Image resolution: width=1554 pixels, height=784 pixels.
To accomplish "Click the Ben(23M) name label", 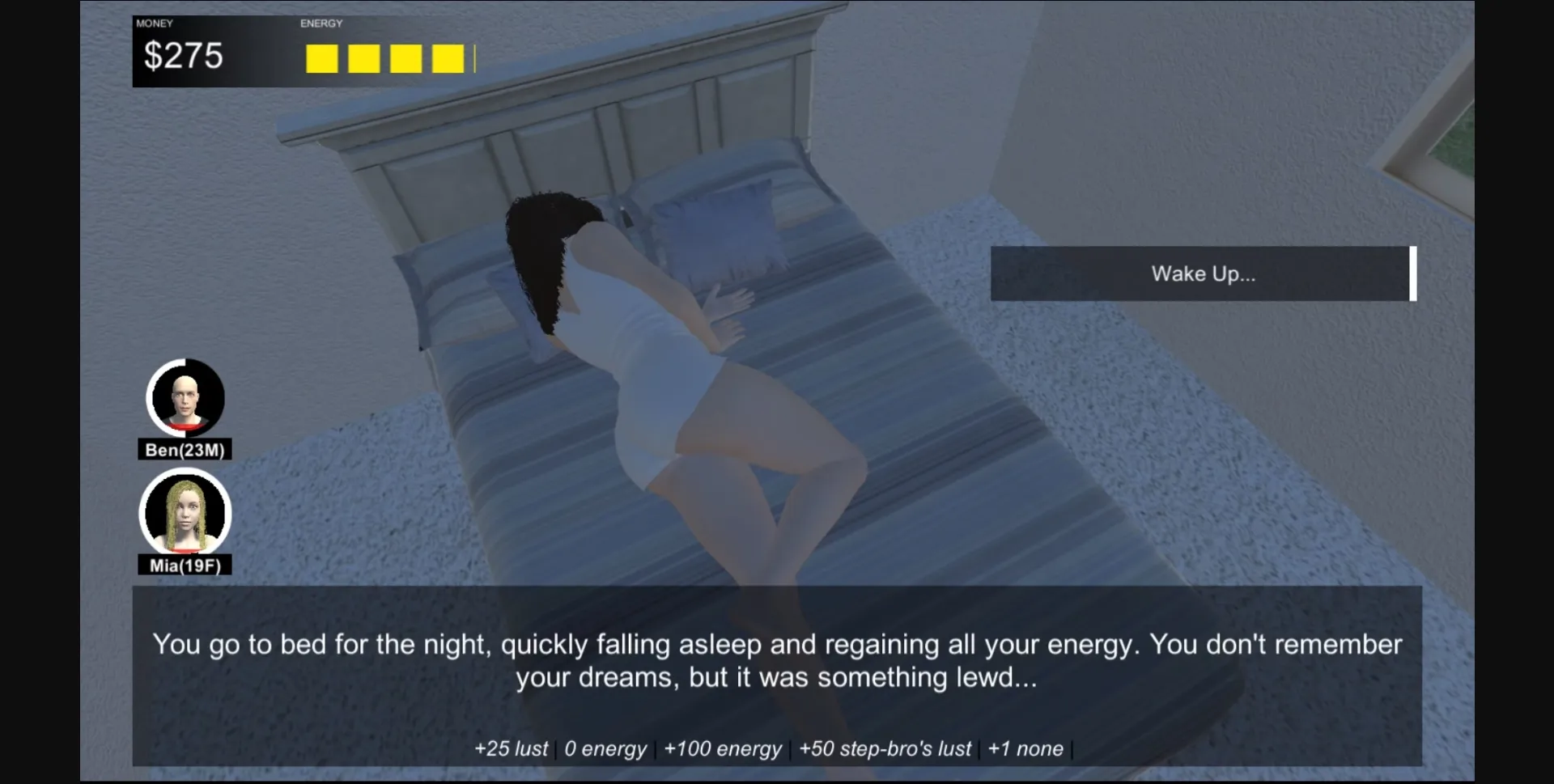I will 185,451.
